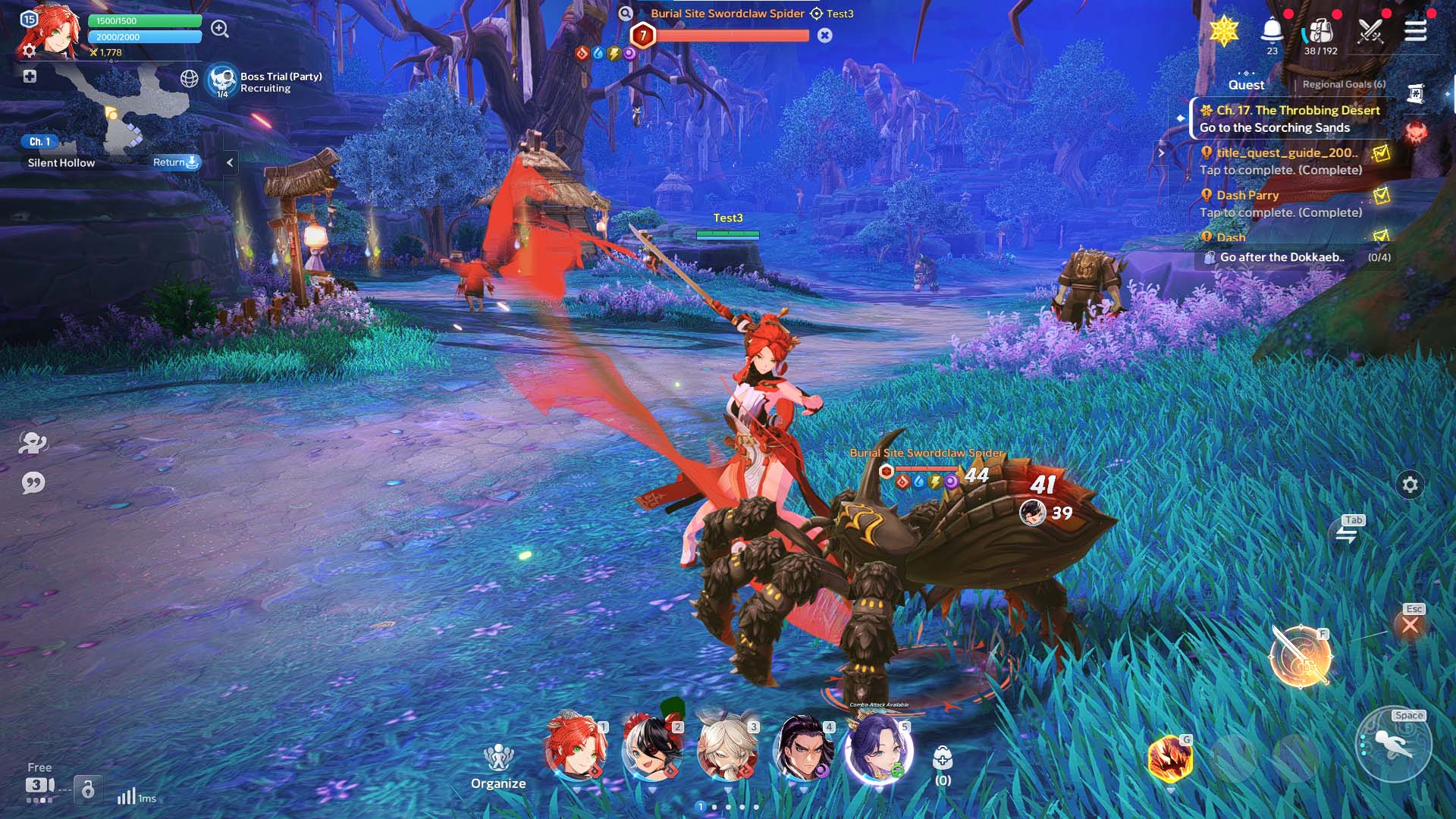Open the hamburger main menu
The height and width of the screenshot is (819, 1456).
tap(1415, 31)
